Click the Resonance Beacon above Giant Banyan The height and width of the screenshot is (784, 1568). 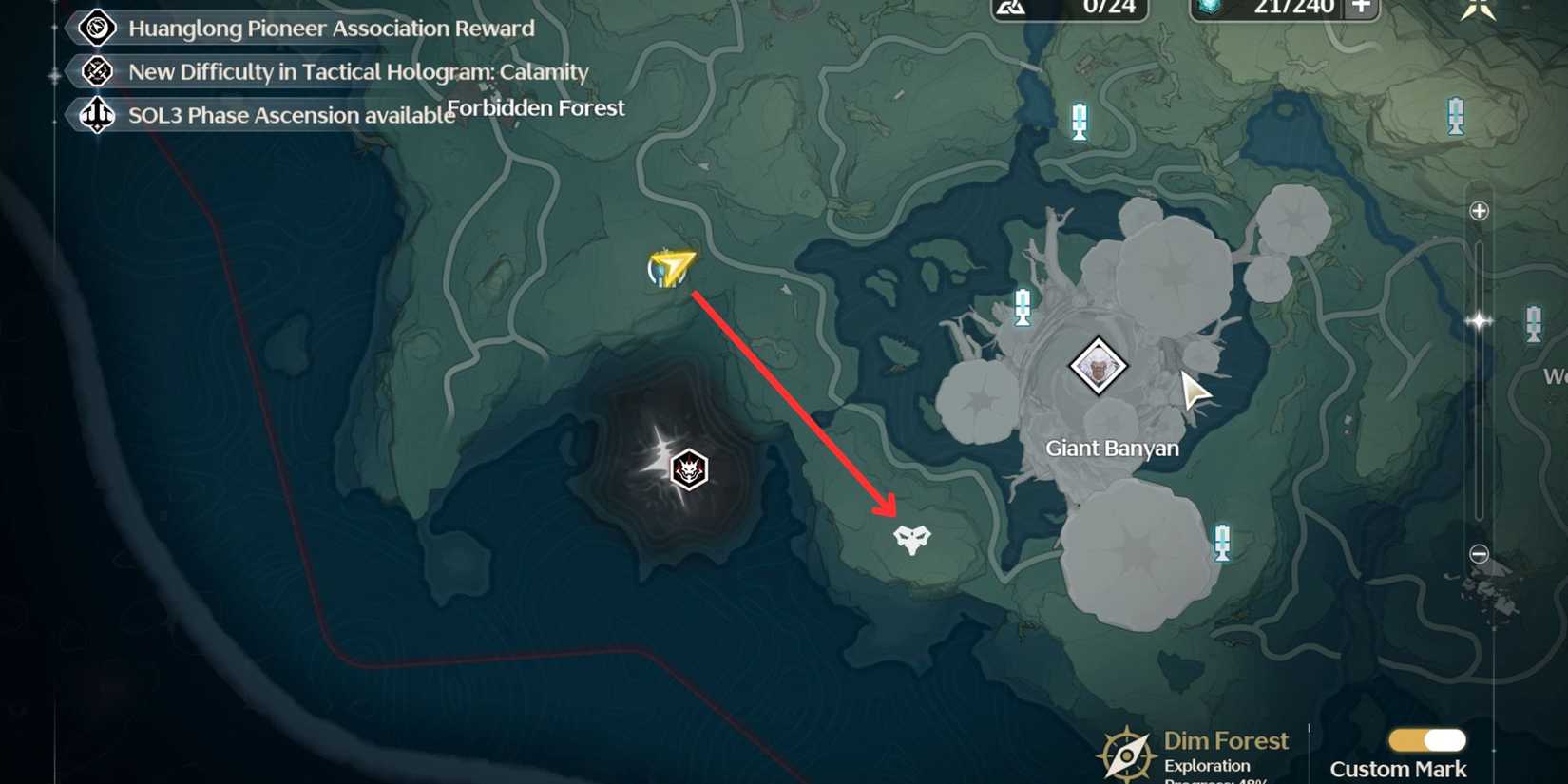tap(1022, 308)
